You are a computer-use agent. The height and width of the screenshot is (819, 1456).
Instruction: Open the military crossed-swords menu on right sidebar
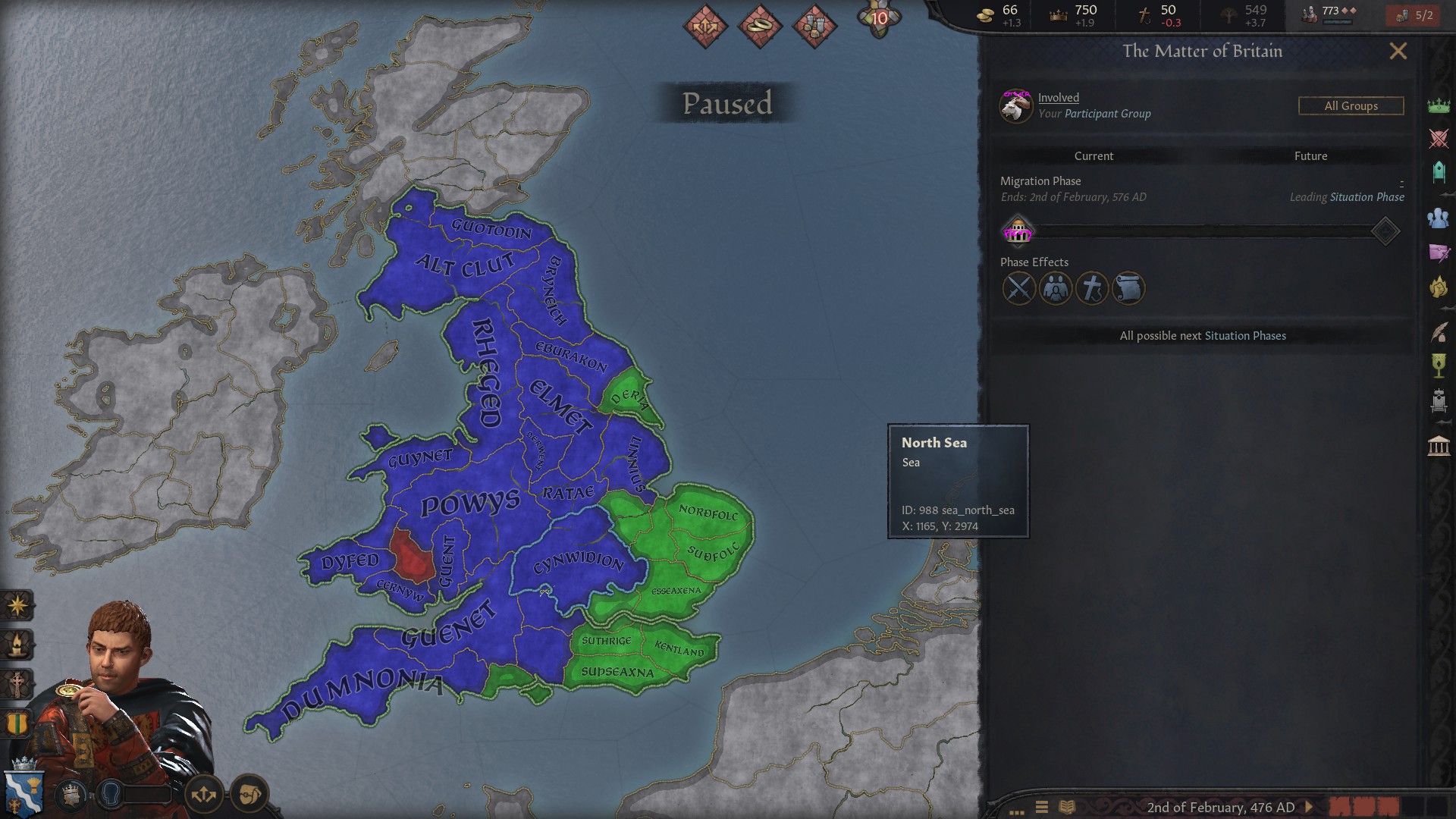pyautogui.click(x=1439, y=137)
